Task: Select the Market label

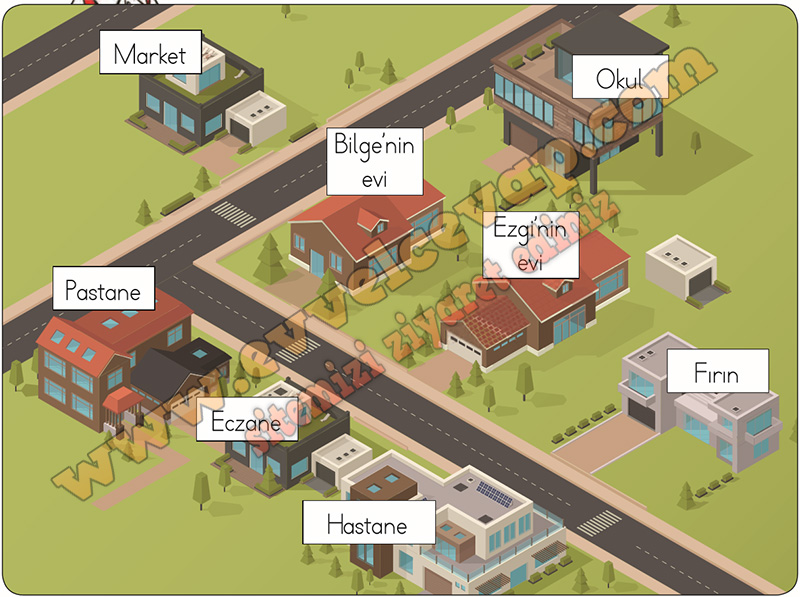Action: pyautogui.click(x=150, y=53)
